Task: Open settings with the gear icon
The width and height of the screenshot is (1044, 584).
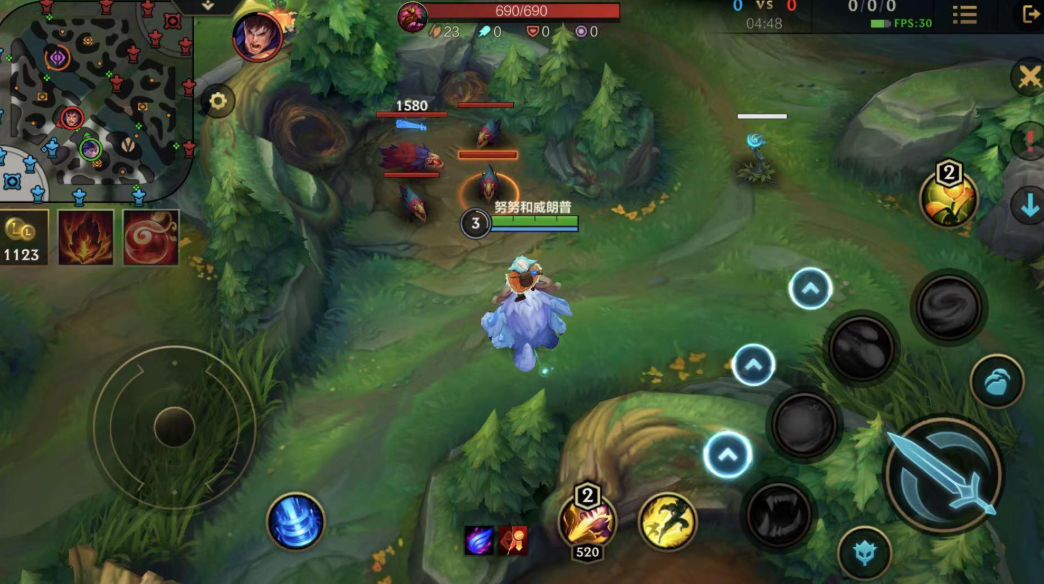Action: pyautogui.click(x=217, y=100)
